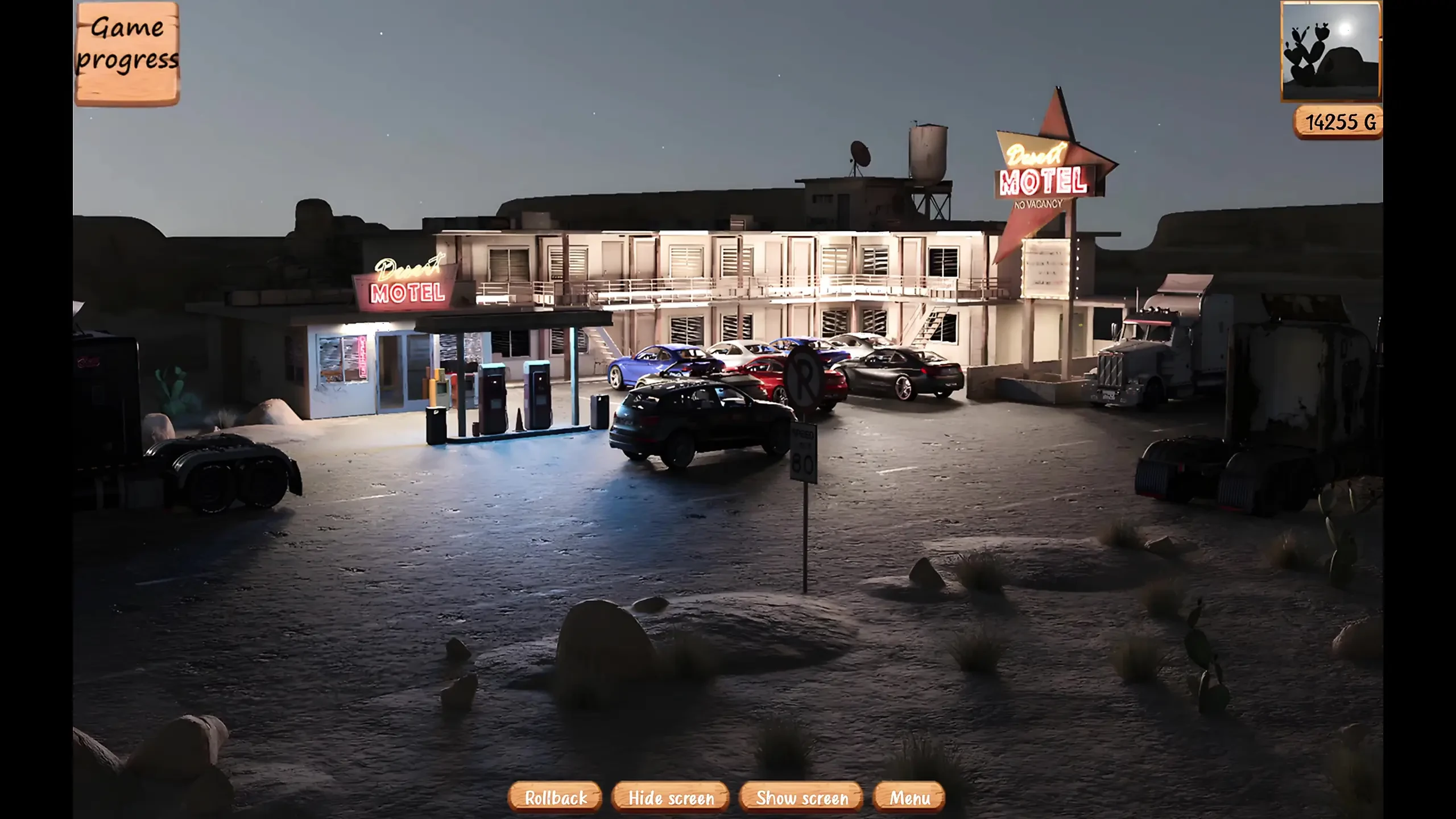Open the Menu

[x=909, y=797]
